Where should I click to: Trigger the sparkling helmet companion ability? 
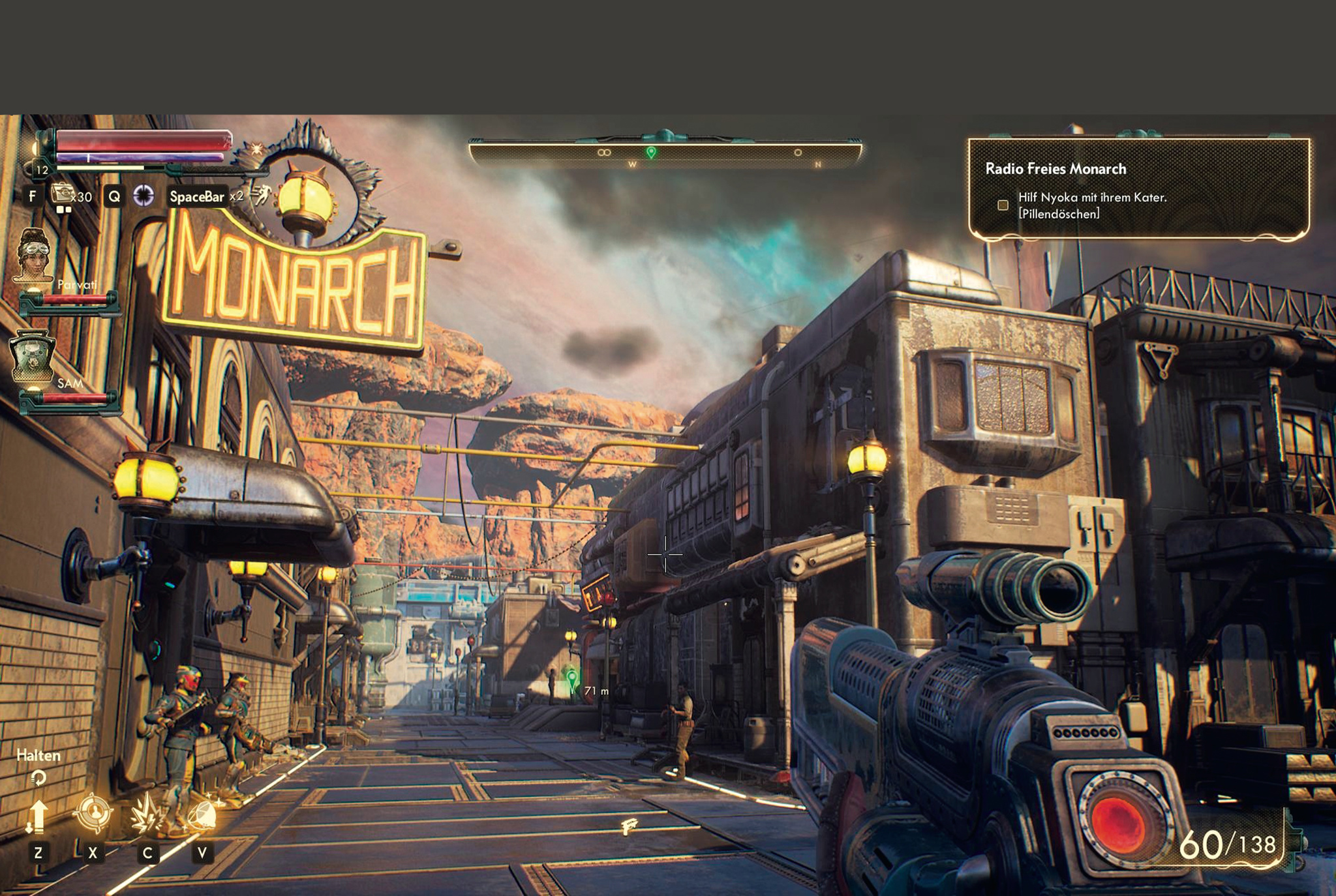202,814
